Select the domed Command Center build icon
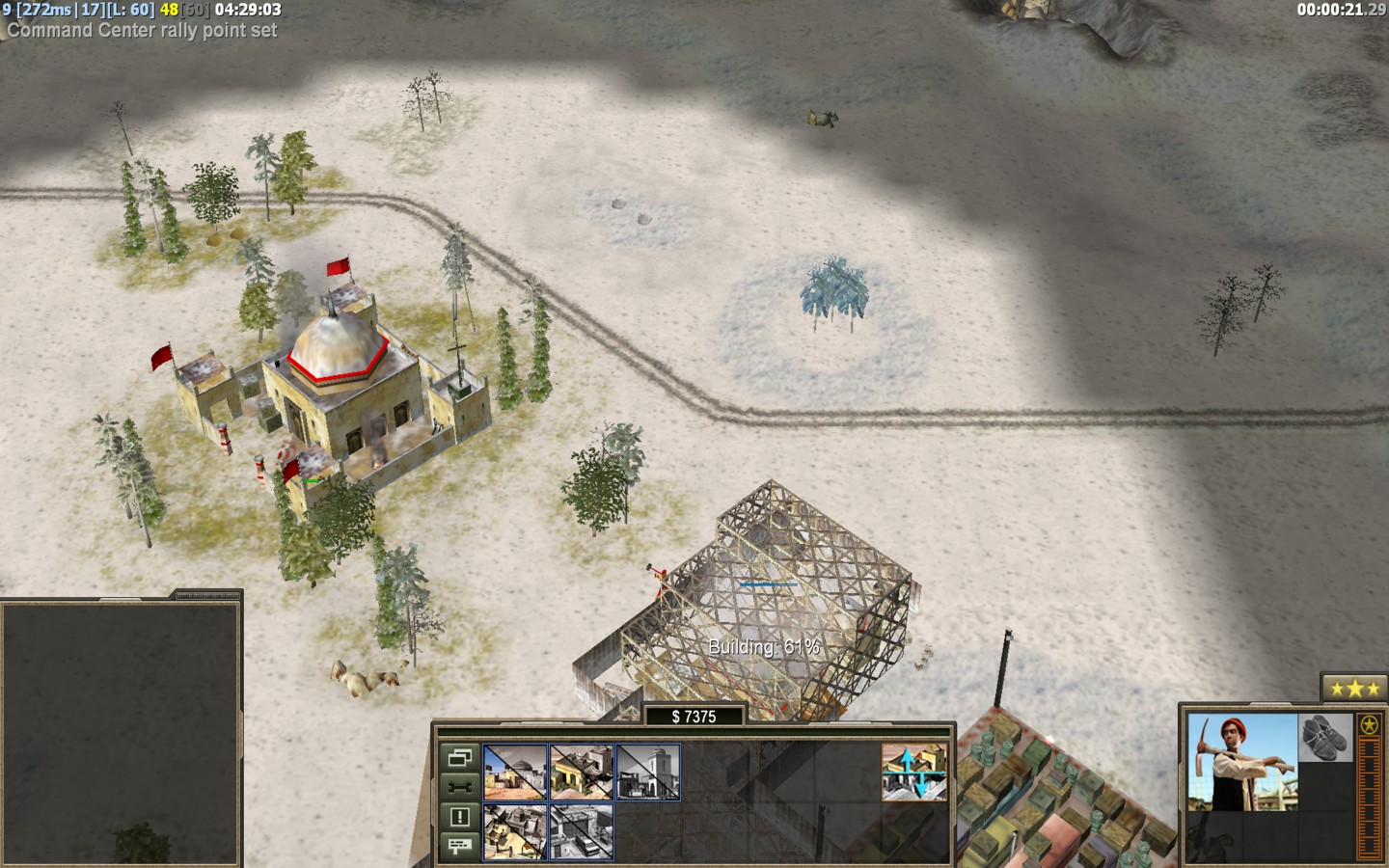 515,772
